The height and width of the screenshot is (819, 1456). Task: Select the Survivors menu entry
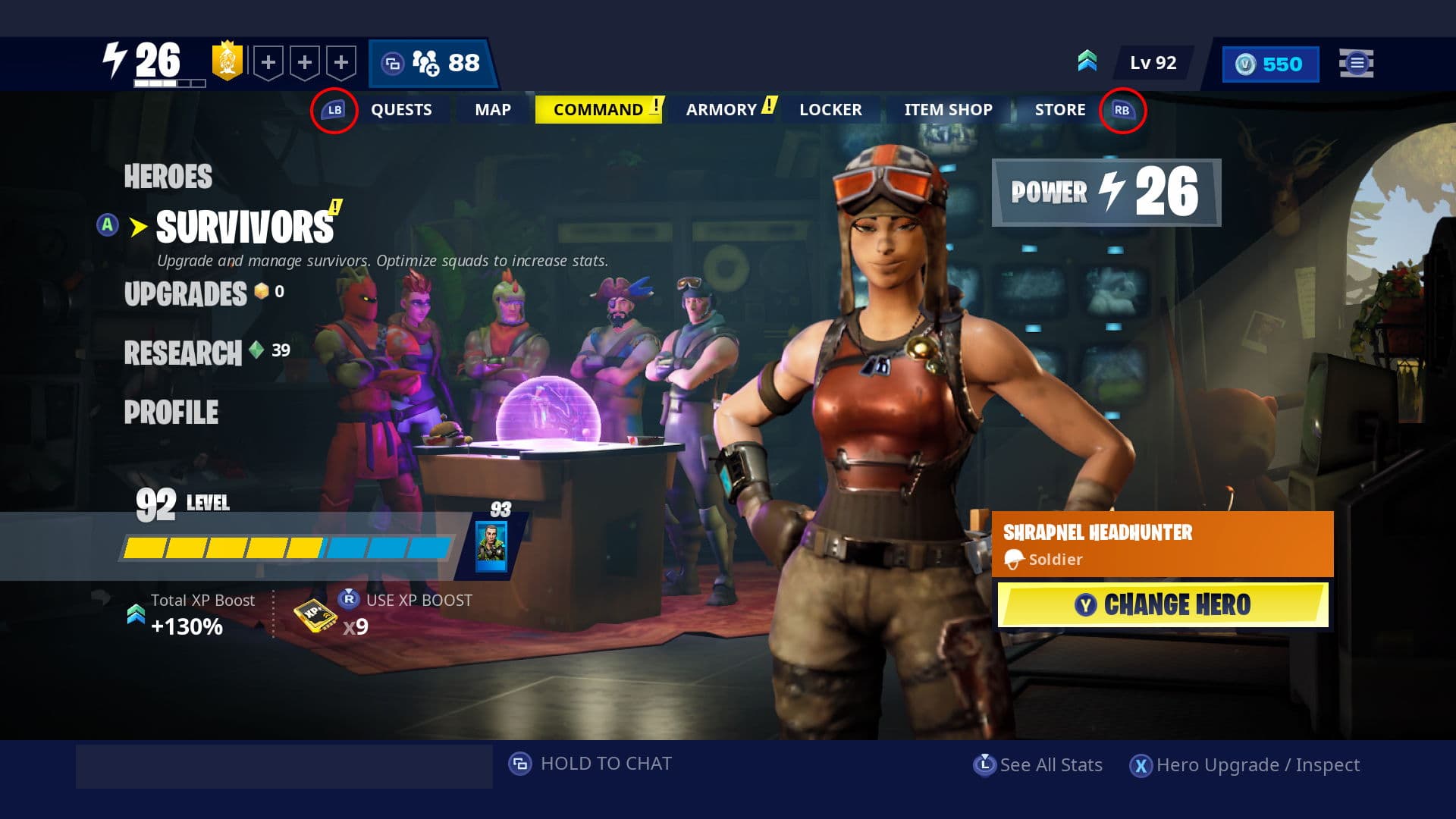click(243, 225)
